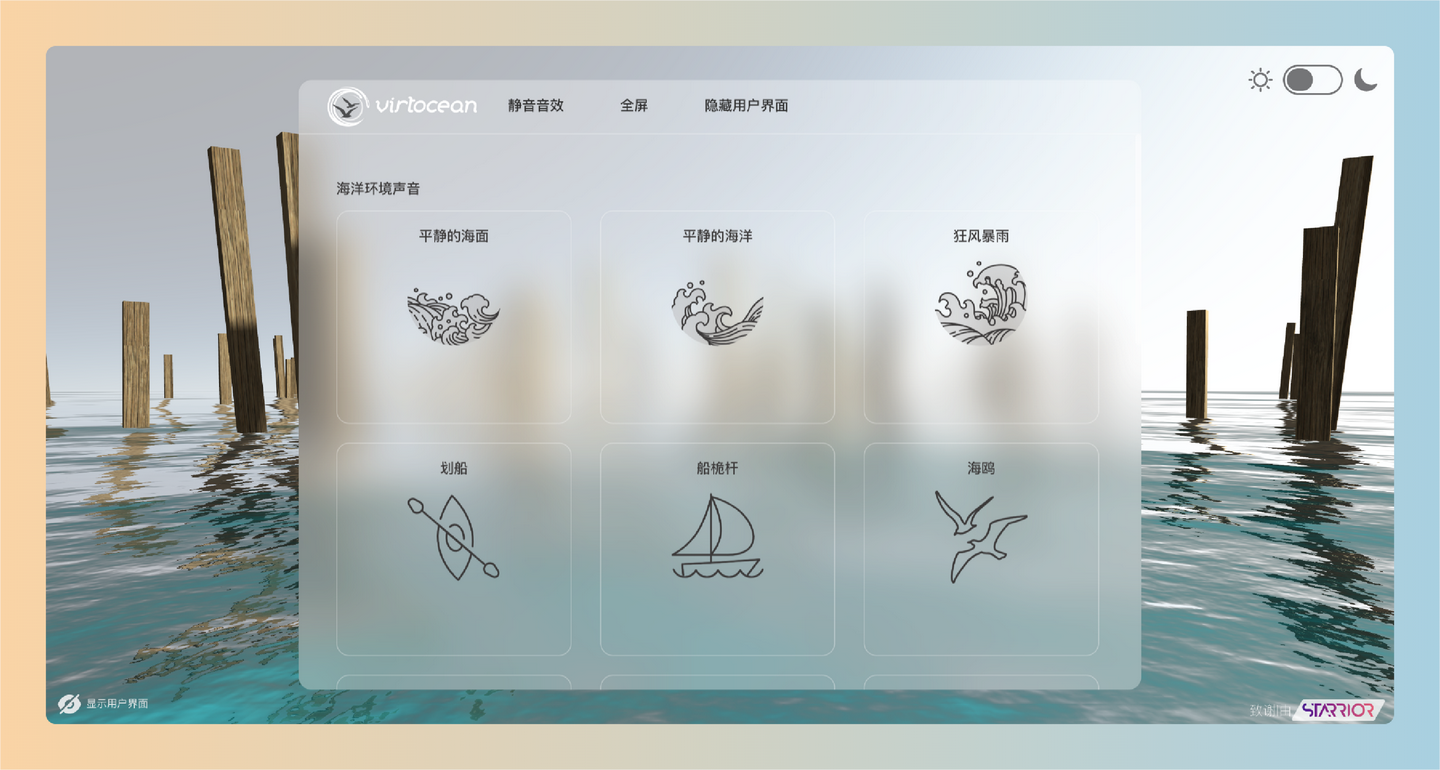This screenshot has width=1440, height=770.
Task: Open the STARRIOR credit link
Action: (1340, 711)
